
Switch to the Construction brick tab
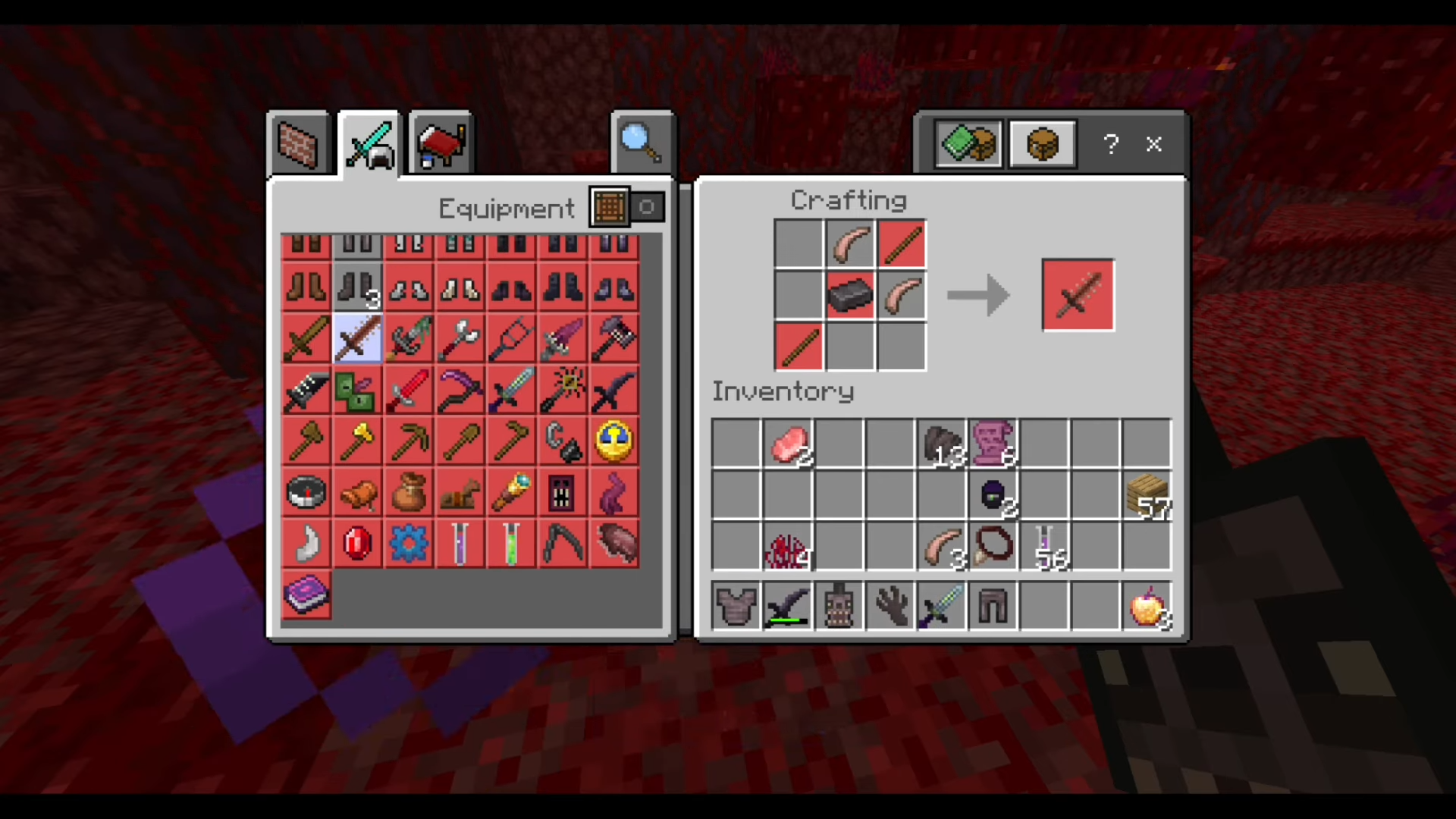298,144
